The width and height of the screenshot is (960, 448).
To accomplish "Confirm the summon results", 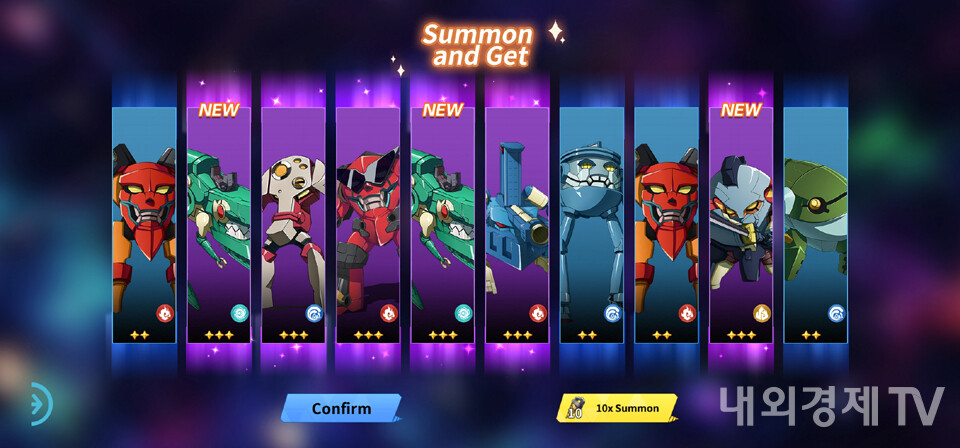I will 341,408.
